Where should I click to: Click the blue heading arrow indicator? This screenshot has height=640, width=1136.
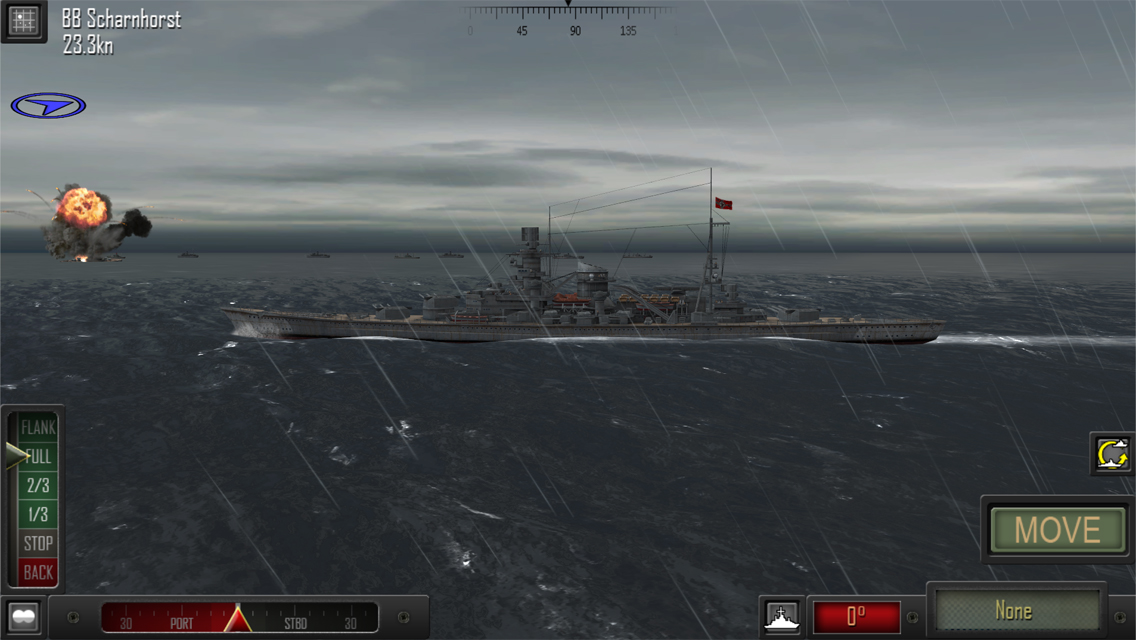coord(48,105)
